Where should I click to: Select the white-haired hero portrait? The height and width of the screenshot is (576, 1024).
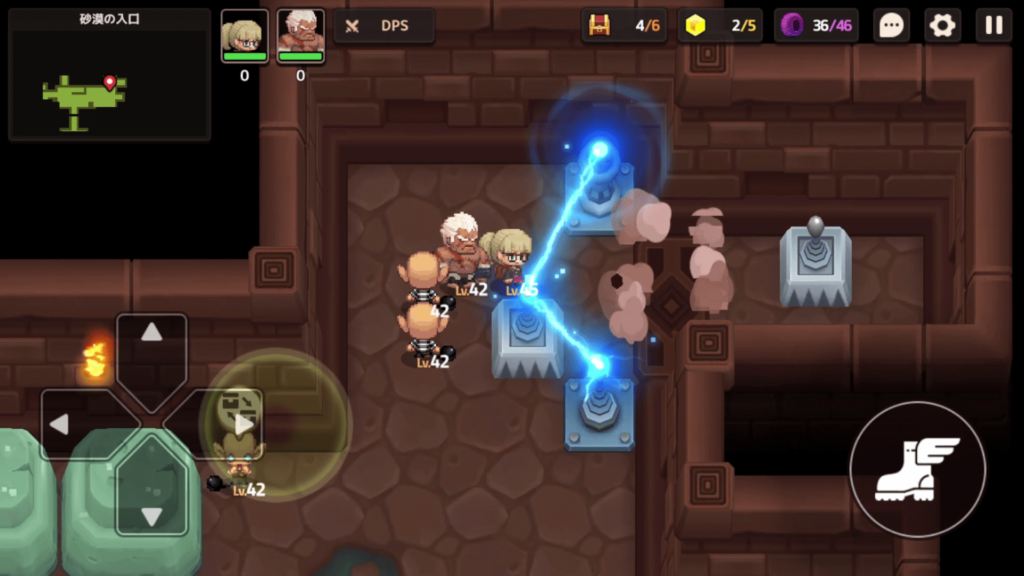[300, 36]
